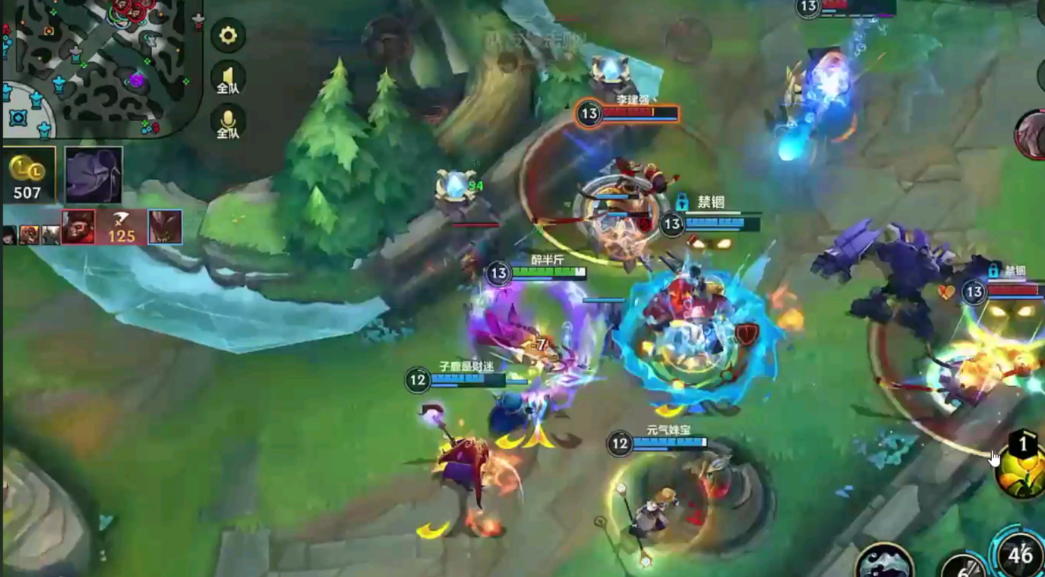Click the minimap
The image size is (1045, 577).
point(100,67)
